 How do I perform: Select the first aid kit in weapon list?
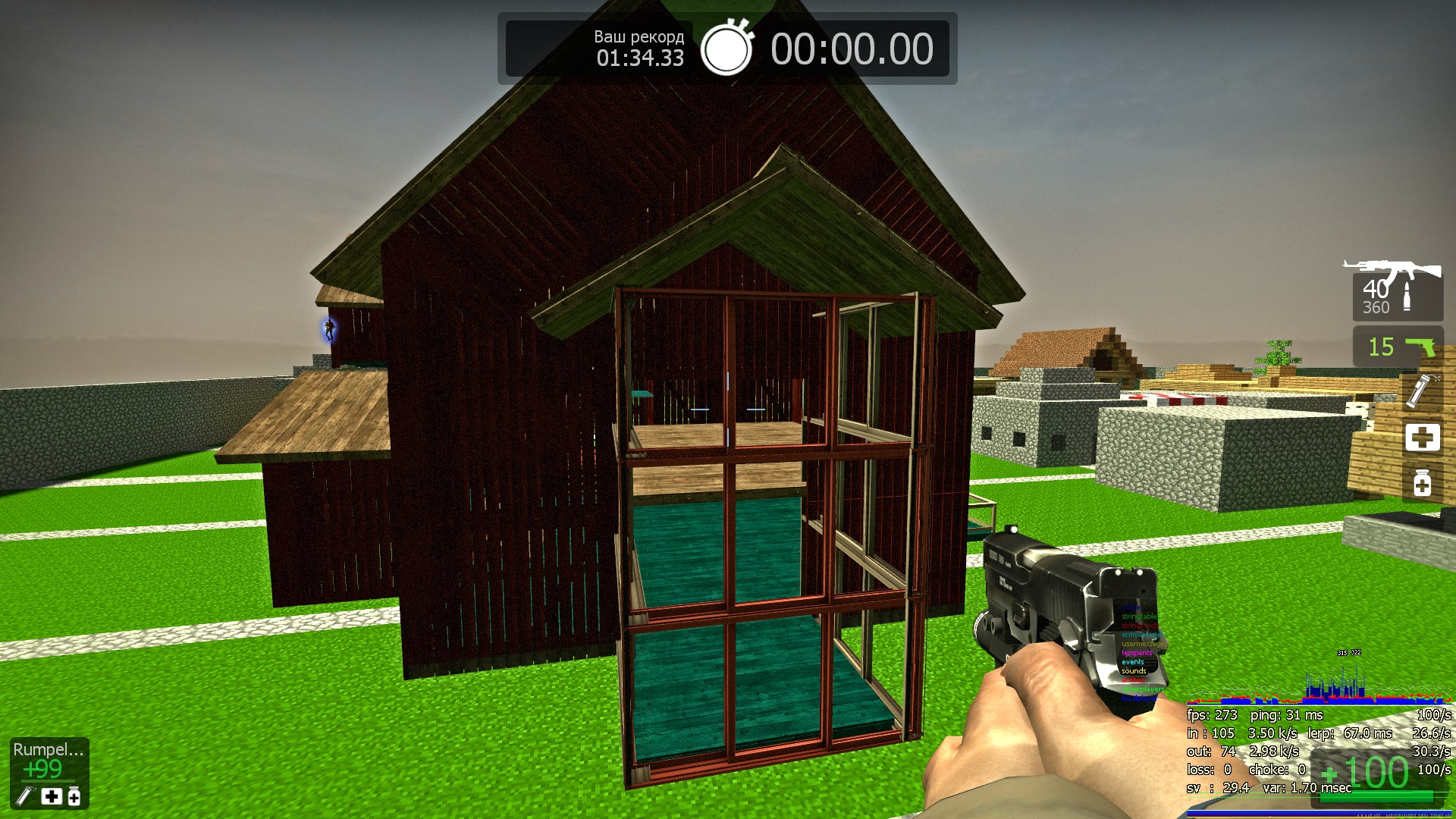[1422, 438]
